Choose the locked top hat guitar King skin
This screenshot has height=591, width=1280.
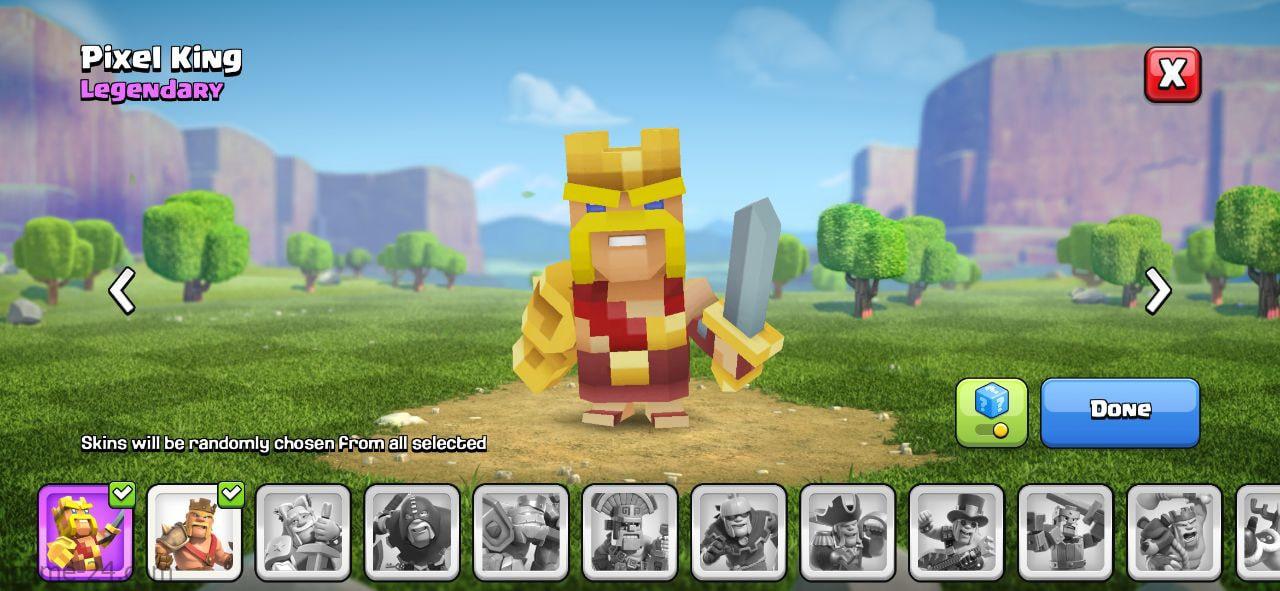point(957,533)
